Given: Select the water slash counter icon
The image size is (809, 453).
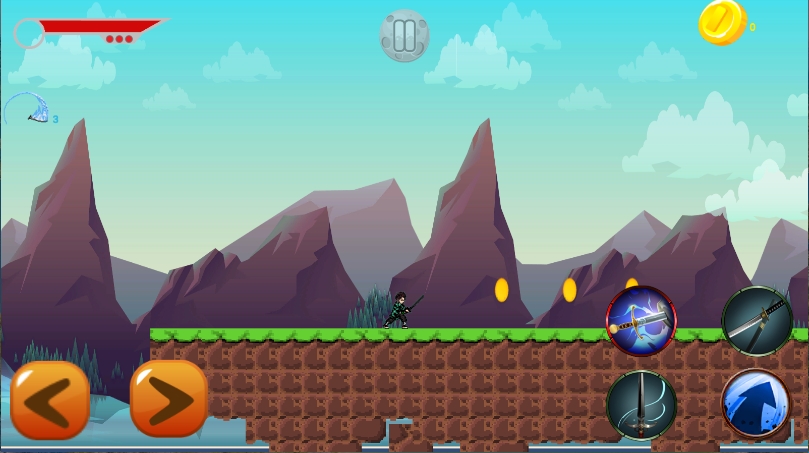Looking at the screenshot, I should [26, 109].
